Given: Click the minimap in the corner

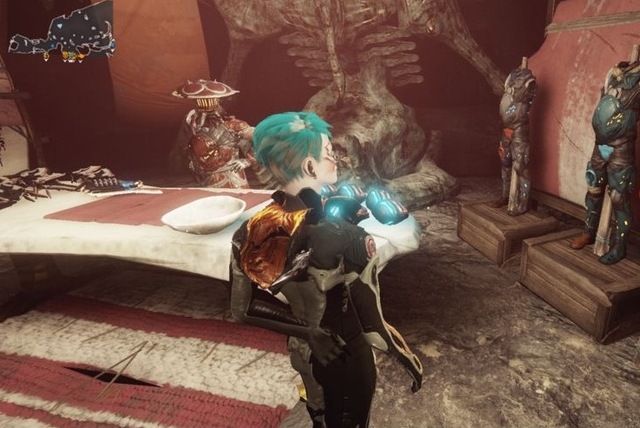Looking at the screenshot, I should 62,32.
